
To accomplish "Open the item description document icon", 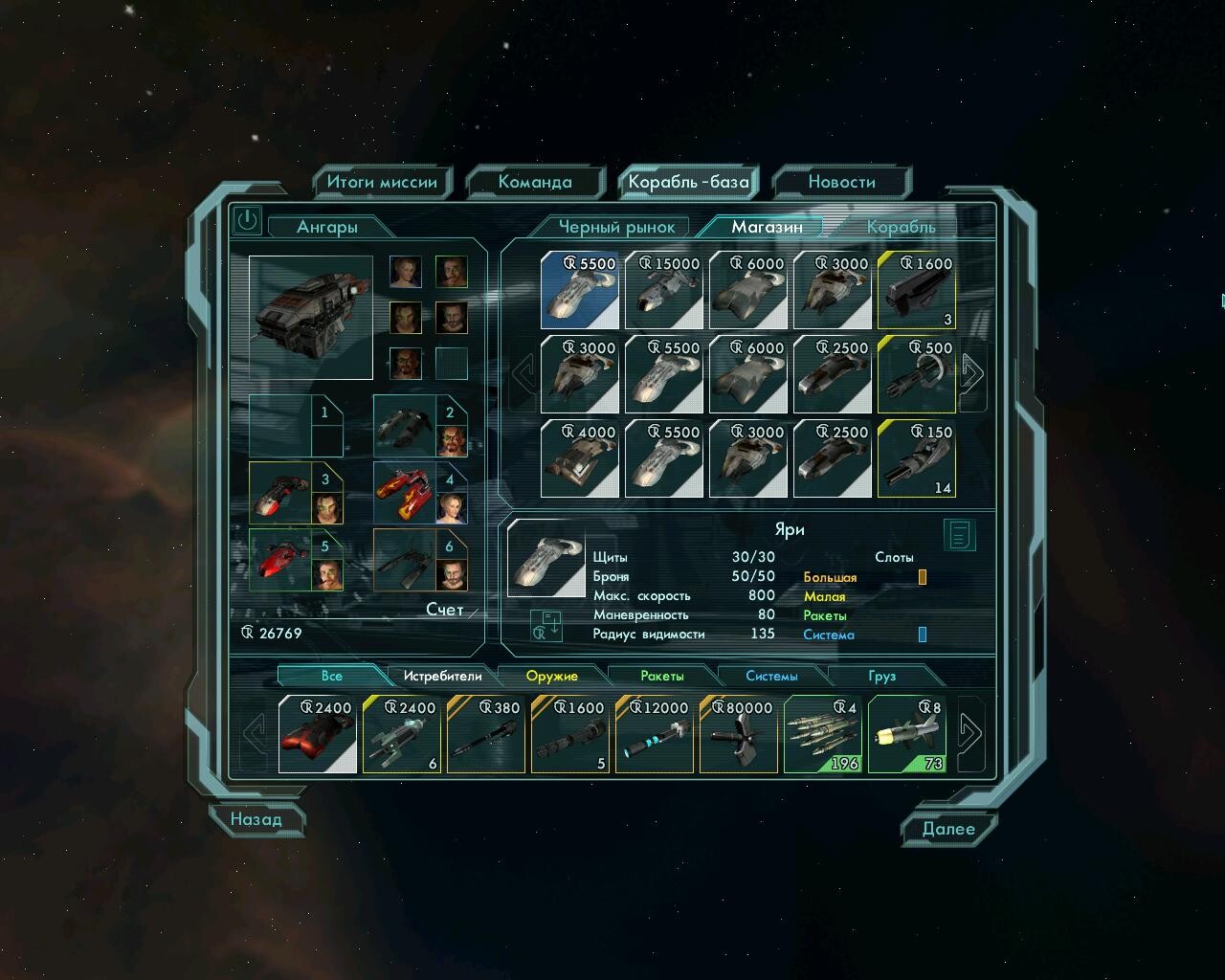I will (959, 535).
